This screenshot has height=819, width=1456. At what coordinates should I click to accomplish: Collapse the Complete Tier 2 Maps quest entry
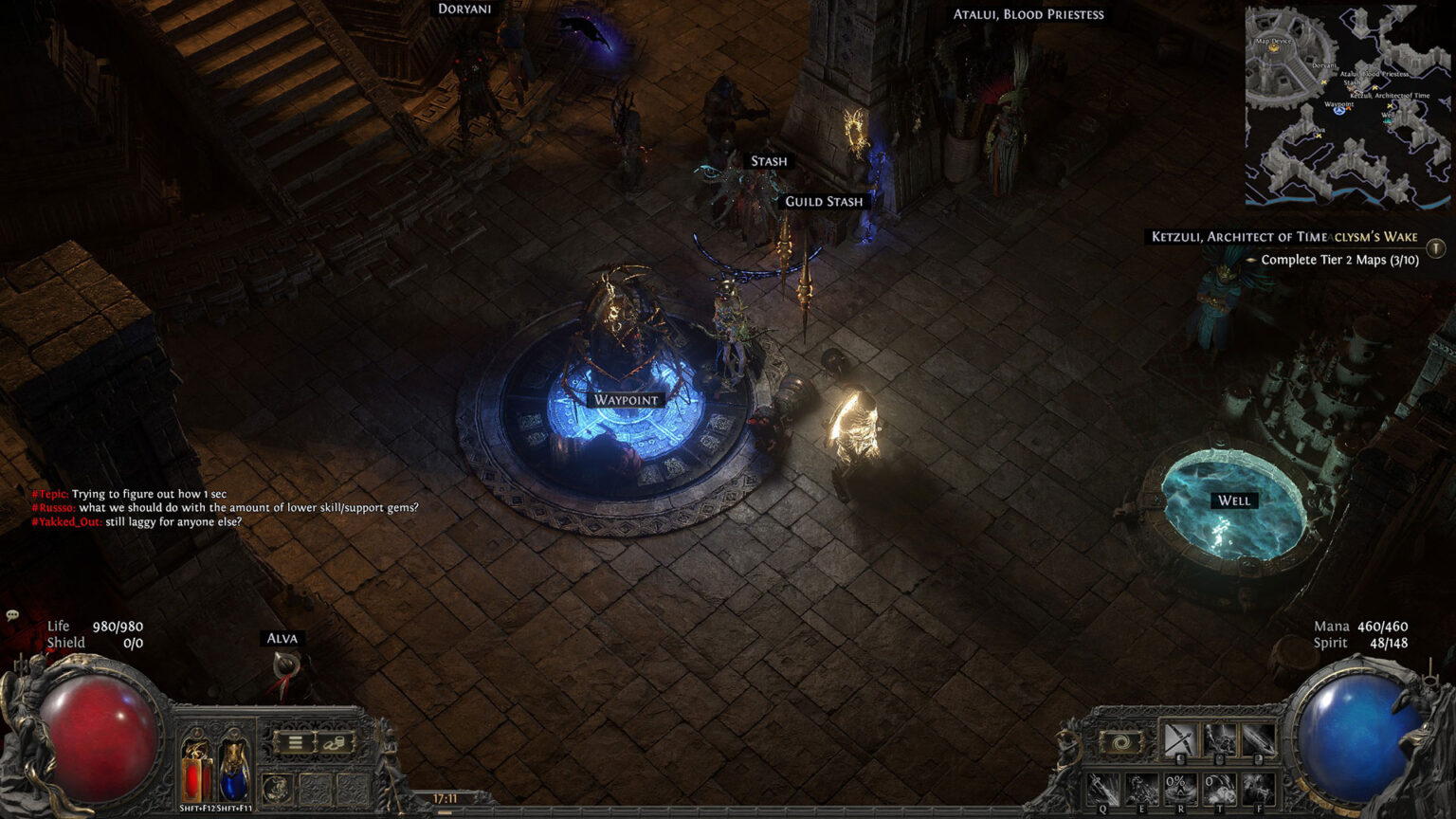coord(1251,260)
